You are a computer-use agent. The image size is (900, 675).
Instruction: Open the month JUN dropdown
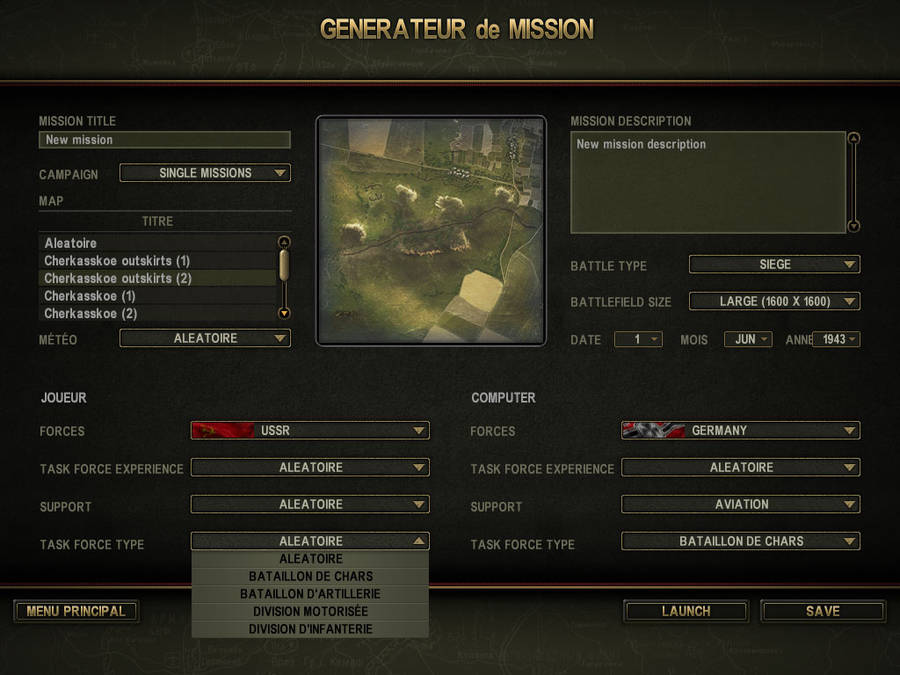tap(748, 339)
